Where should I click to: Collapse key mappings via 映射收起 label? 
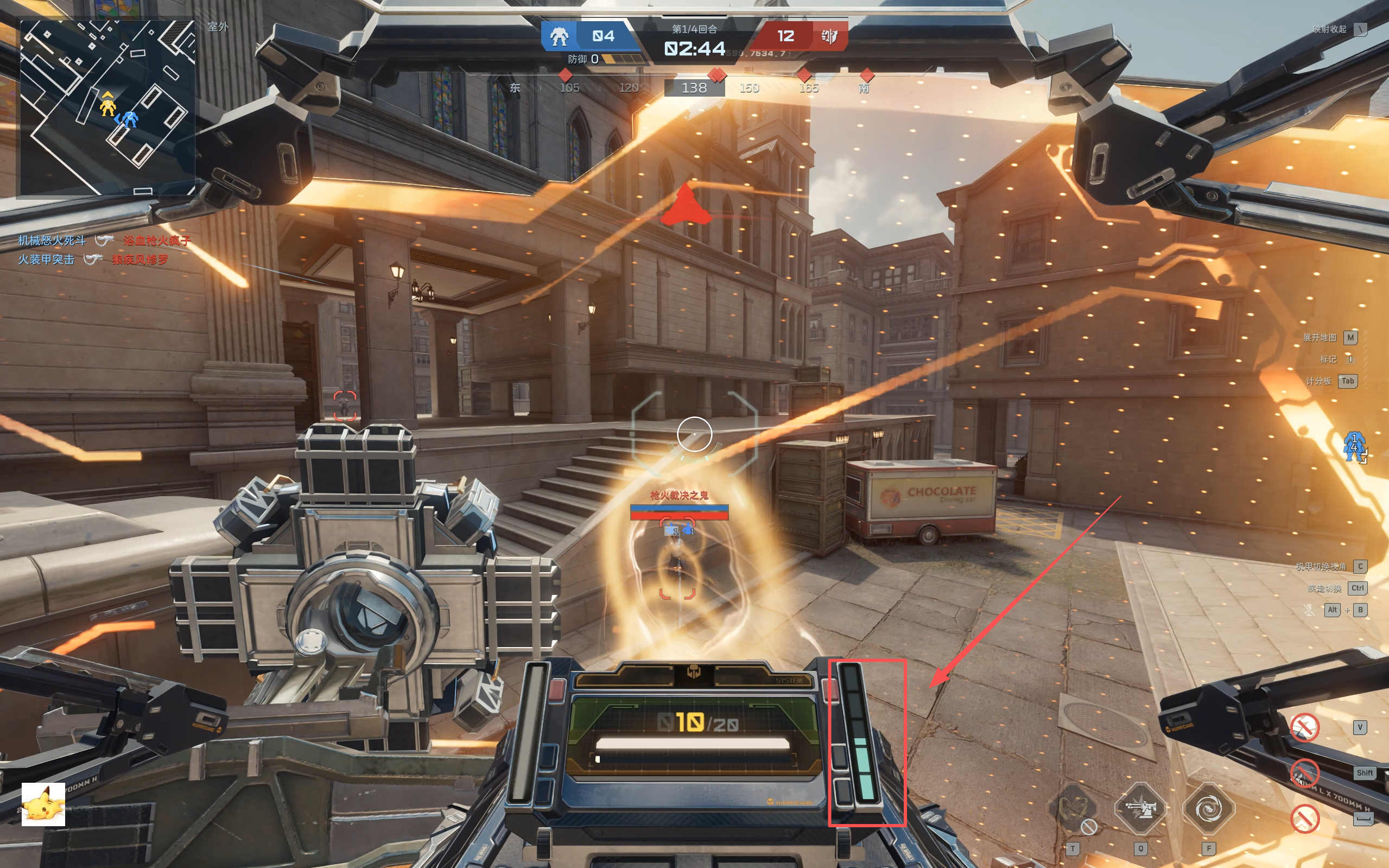tap(1329, 29)
